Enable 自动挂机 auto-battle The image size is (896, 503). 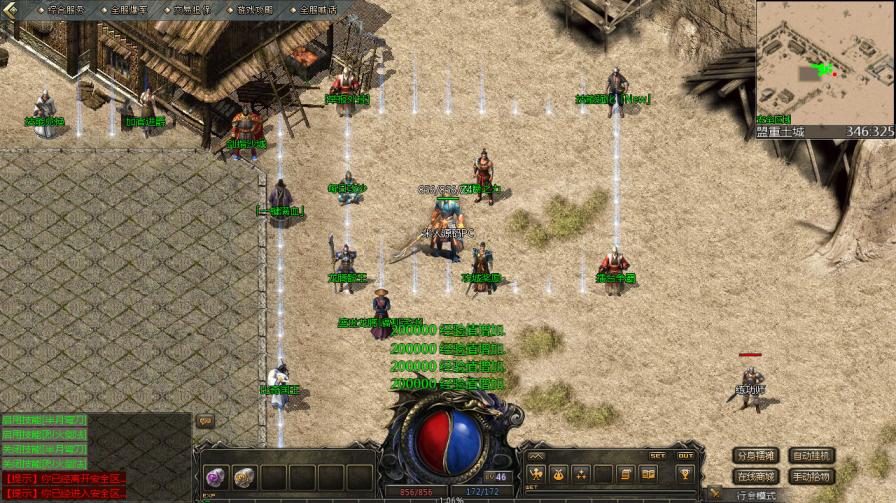[811, 456]
